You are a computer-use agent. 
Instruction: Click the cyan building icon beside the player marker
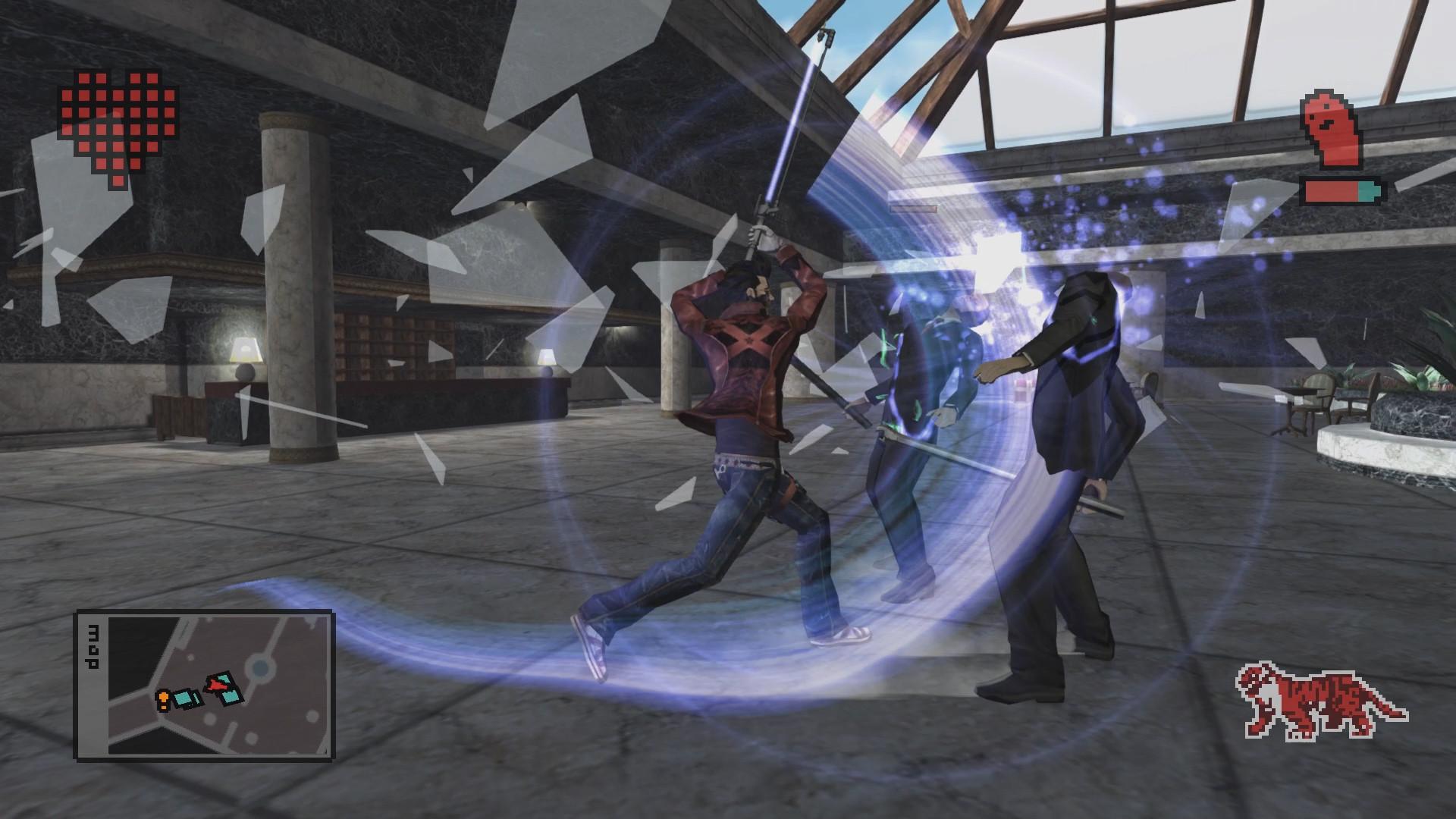184,699
